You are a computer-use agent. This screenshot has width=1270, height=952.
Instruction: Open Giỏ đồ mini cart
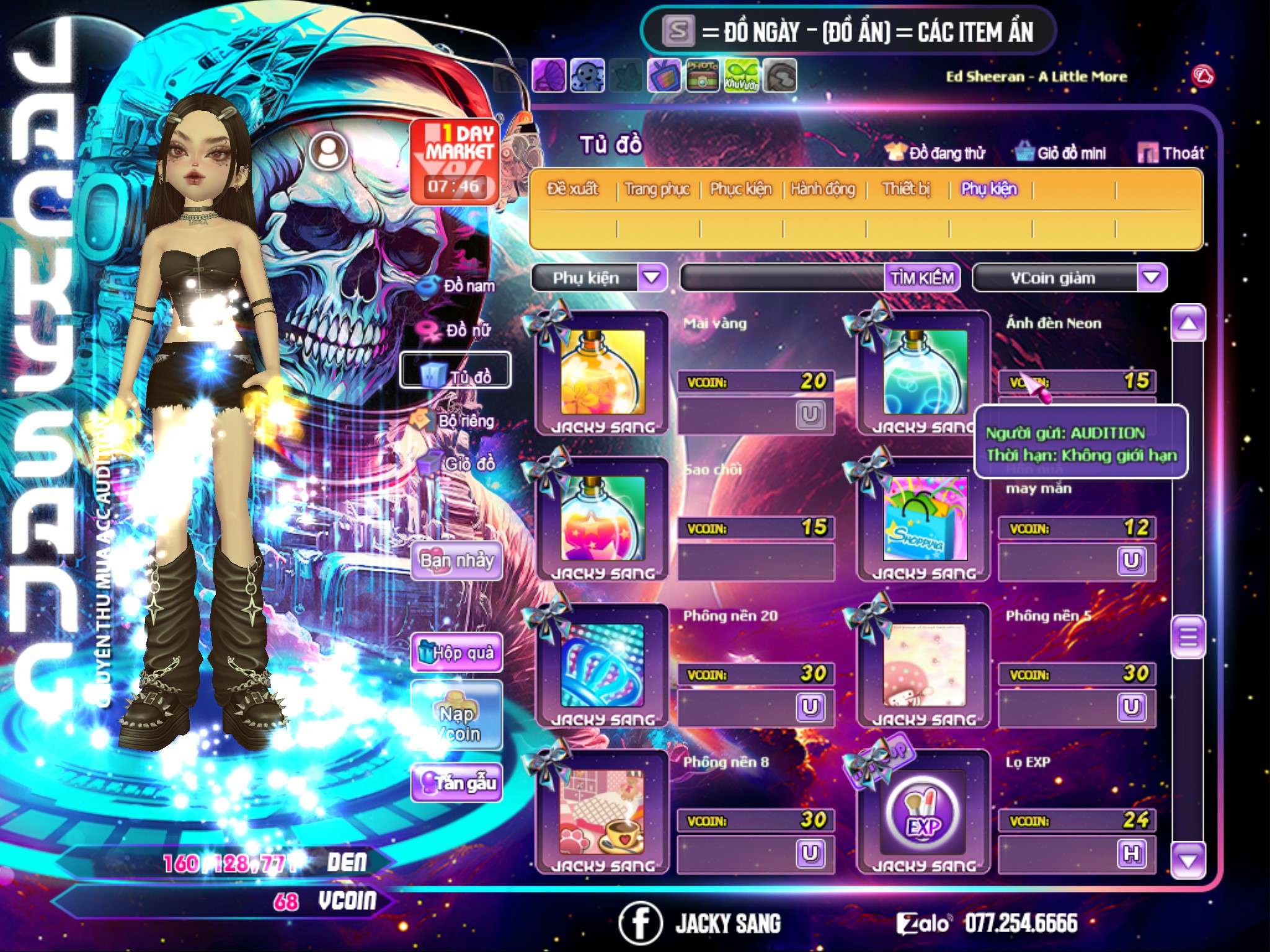[x=1061, y=153]
